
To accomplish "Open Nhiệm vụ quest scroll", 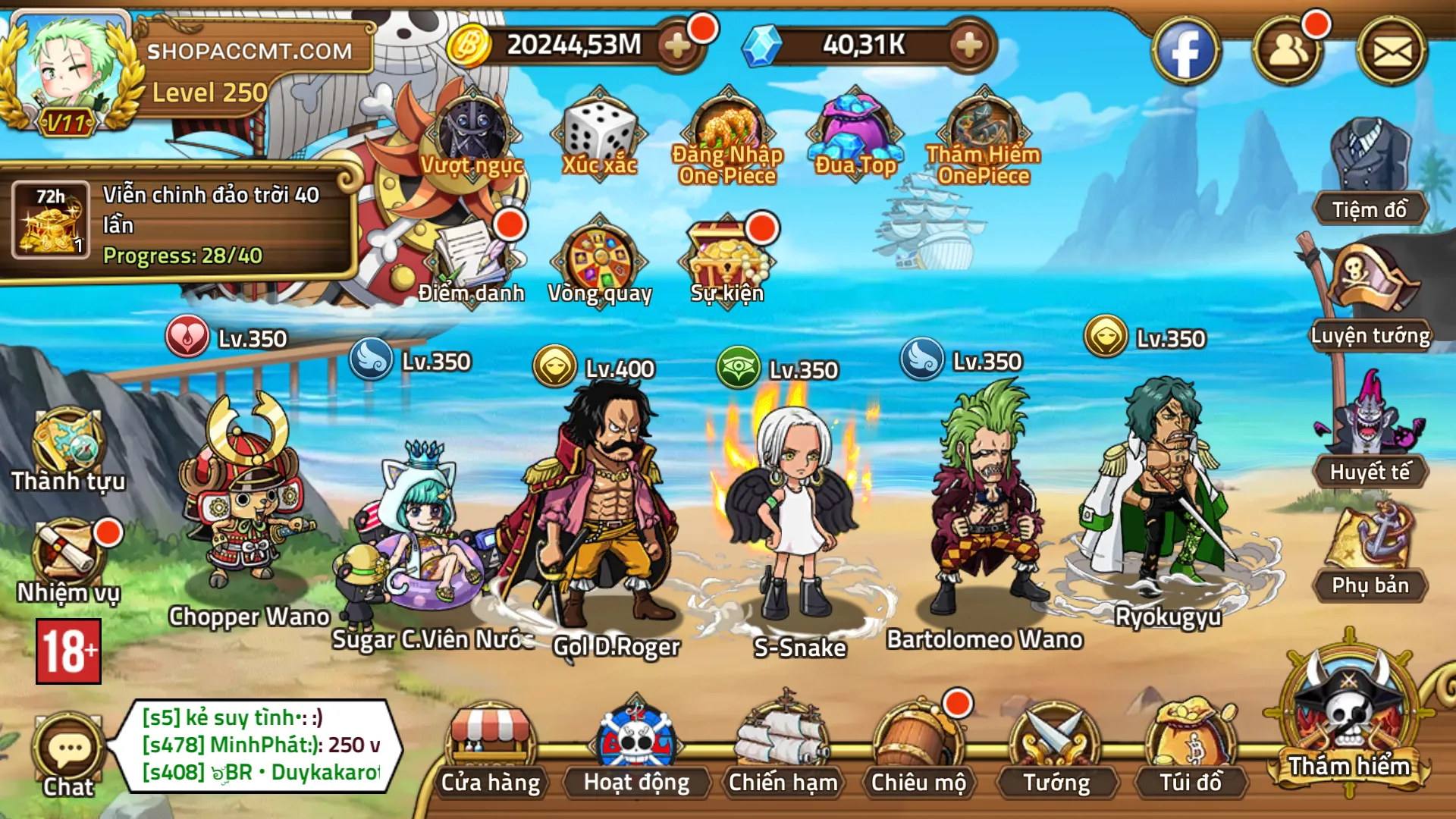I will pos(68,561).
